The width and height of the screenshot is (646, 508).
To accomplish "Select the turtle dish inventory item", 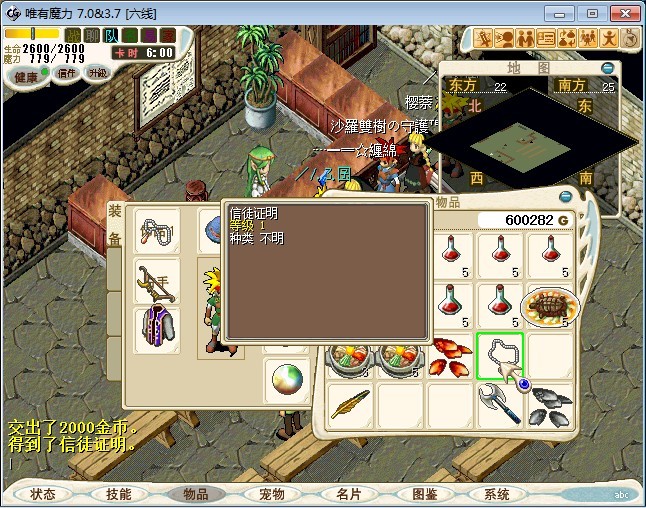I will (x=549, y=305).
